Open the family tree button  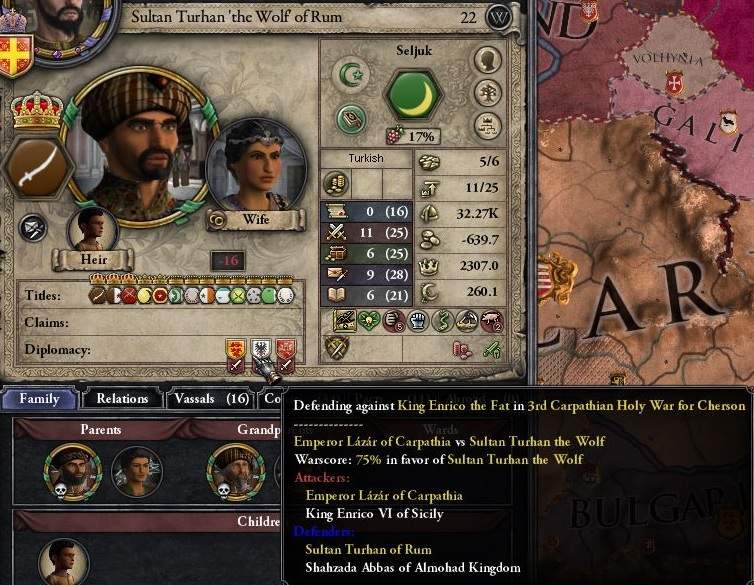click(488, 93)
